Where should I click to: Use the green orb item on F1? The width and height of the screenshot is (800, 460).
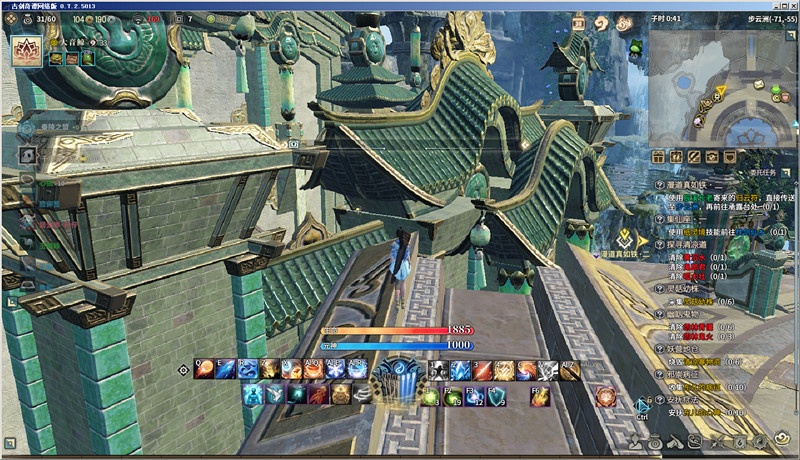pyautogui.click(x=431, y=397)
